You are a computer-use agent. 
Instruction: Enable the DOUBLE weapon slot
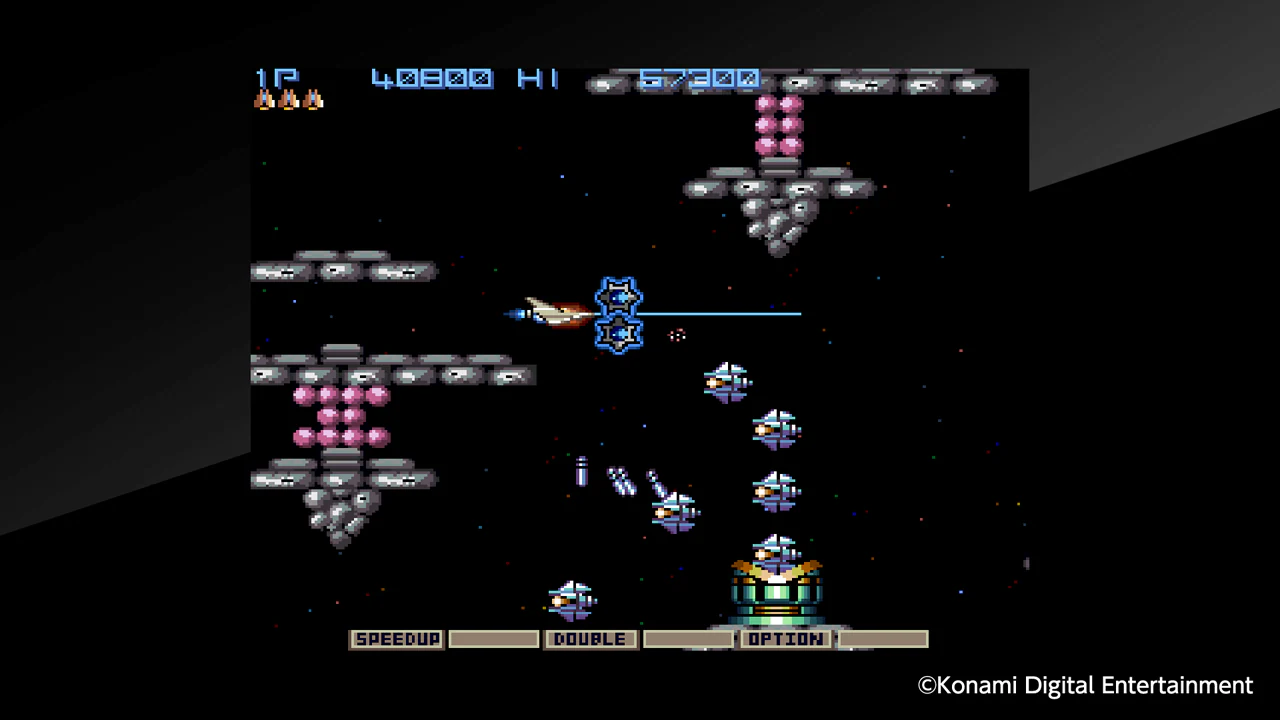click(x=589, y=639)
